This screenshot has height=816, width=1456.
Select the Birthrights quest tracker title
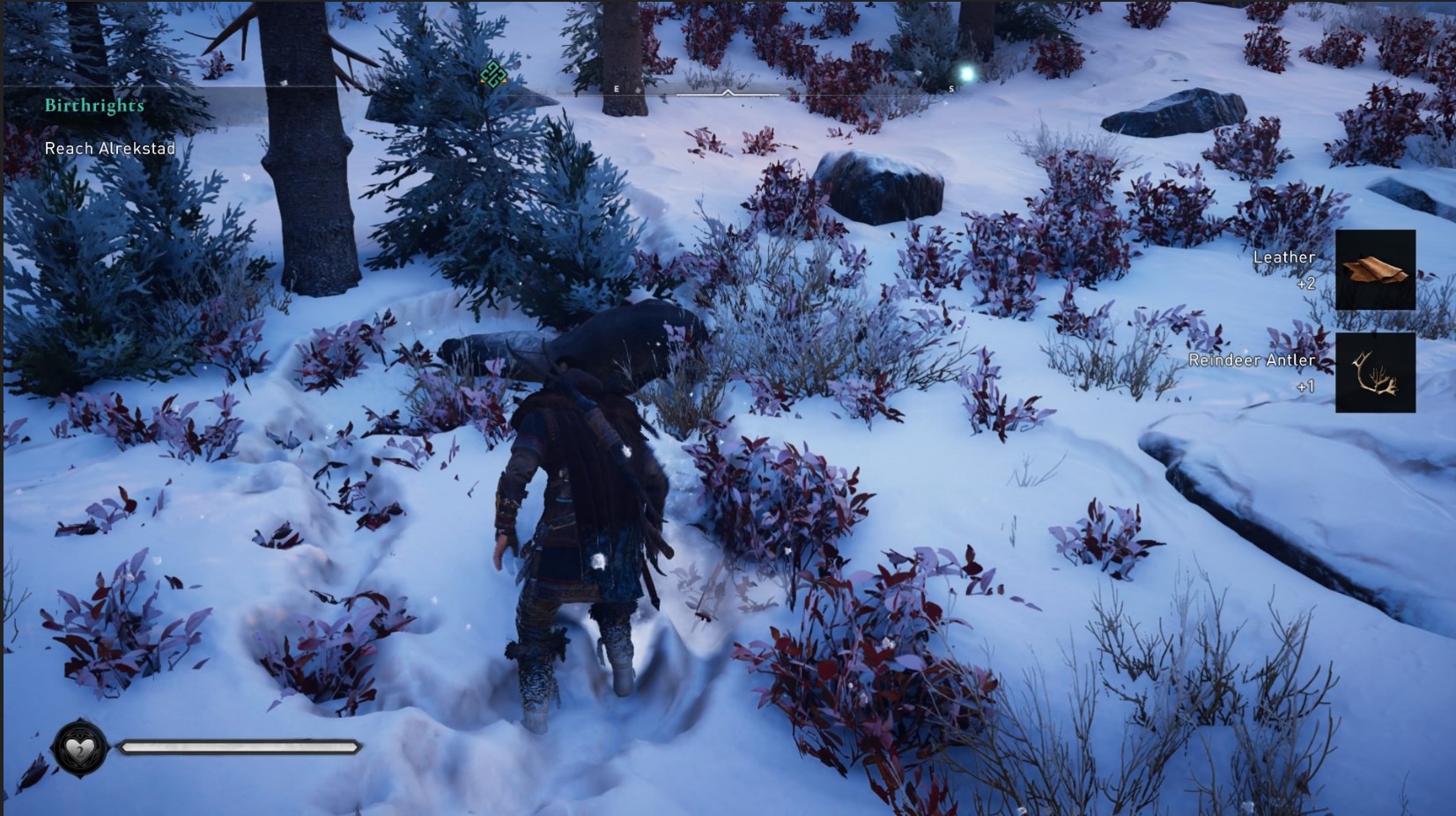tap(94, 106)
